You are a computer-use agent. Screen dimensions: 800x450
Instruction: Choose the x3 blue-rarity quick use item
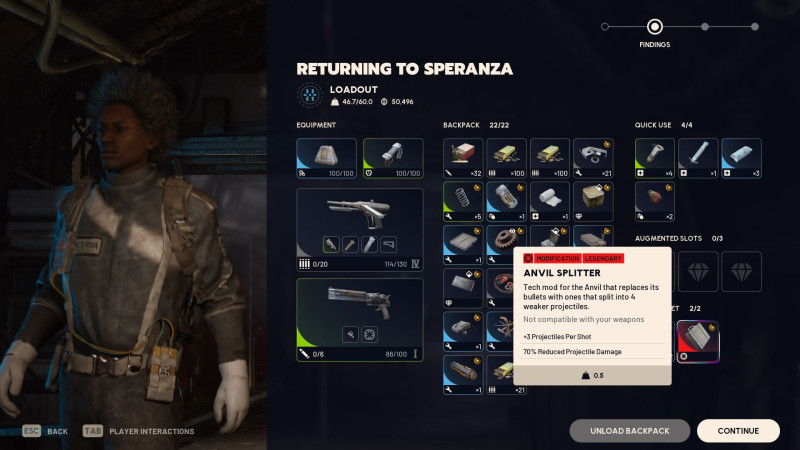click(x=741, y=158)
